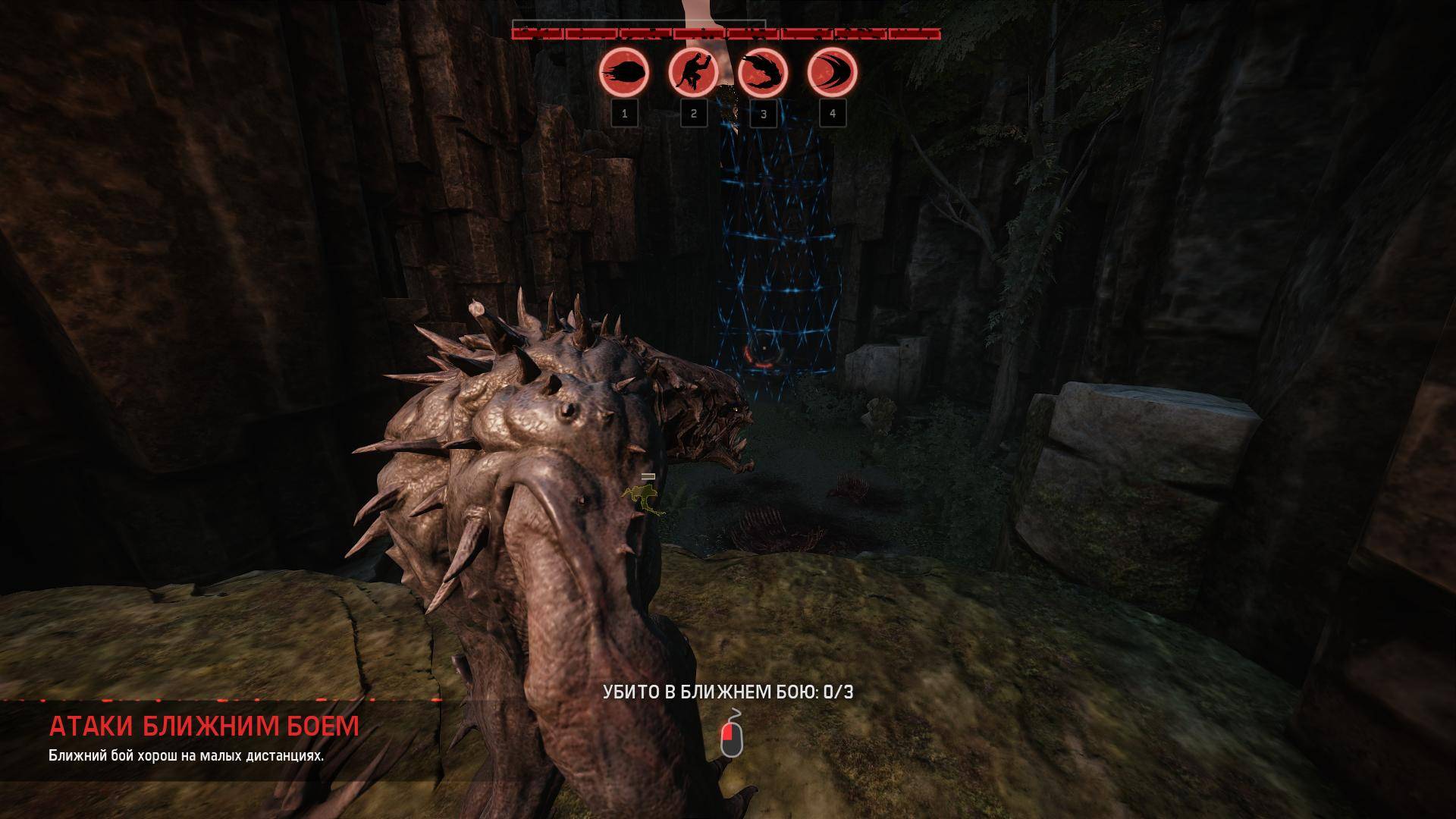
Task: Trigger the Fire Breath ability icon
Action: [763, 74]
